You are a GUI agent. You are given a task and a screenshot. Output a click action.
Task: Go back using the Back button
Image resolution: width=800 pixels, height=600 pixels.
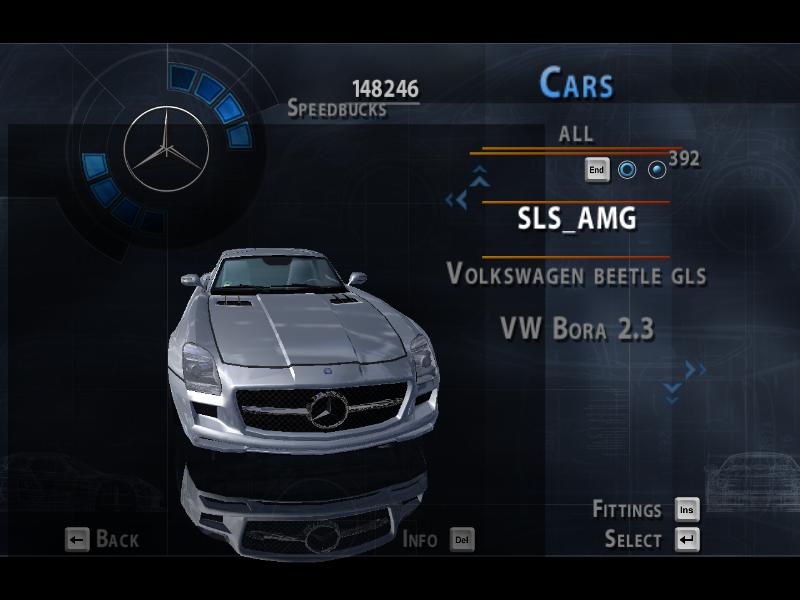pyautogui.click(x=102, y=540)
